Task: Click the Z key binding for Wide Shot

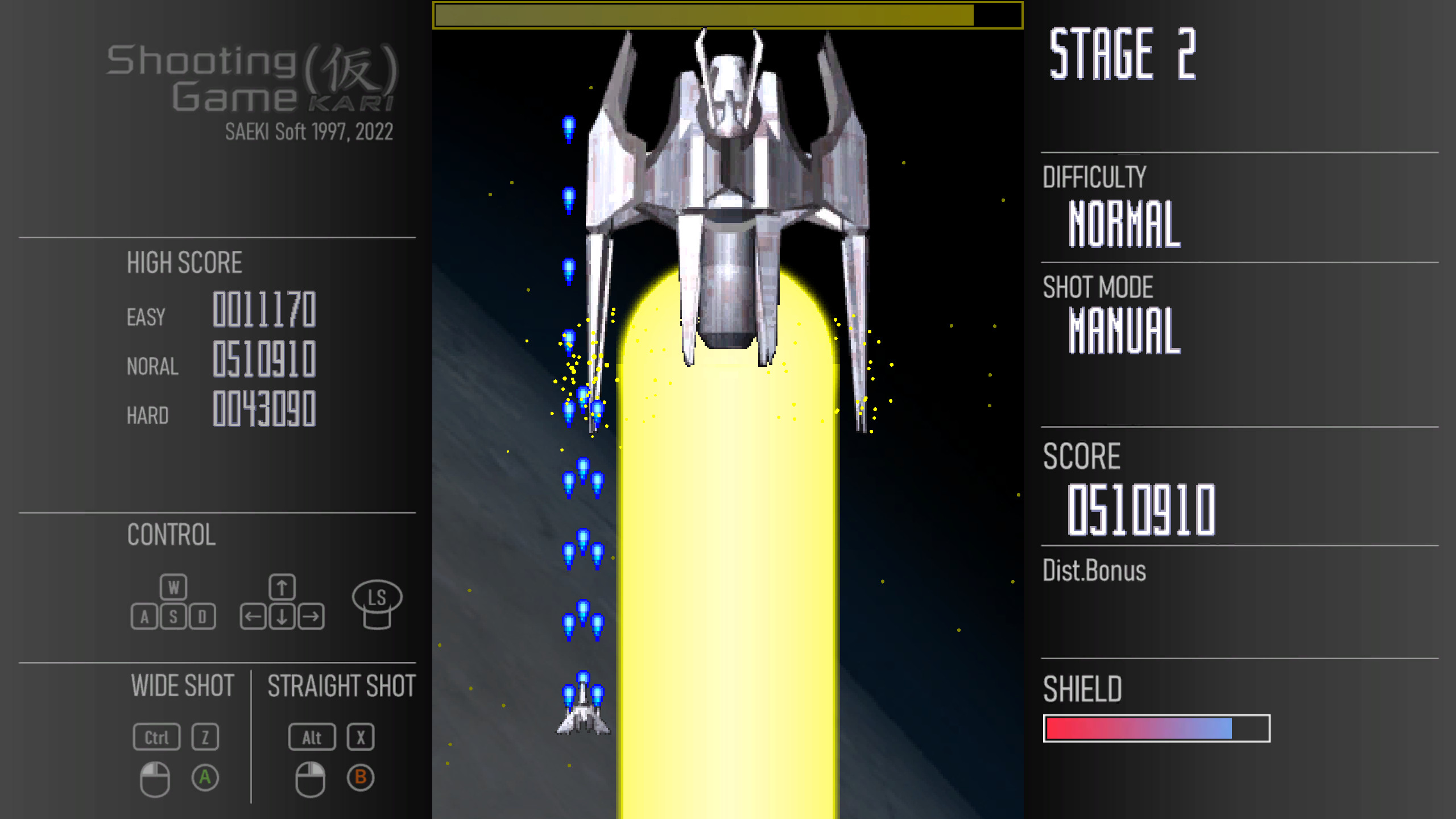Action: pos(205,738)
